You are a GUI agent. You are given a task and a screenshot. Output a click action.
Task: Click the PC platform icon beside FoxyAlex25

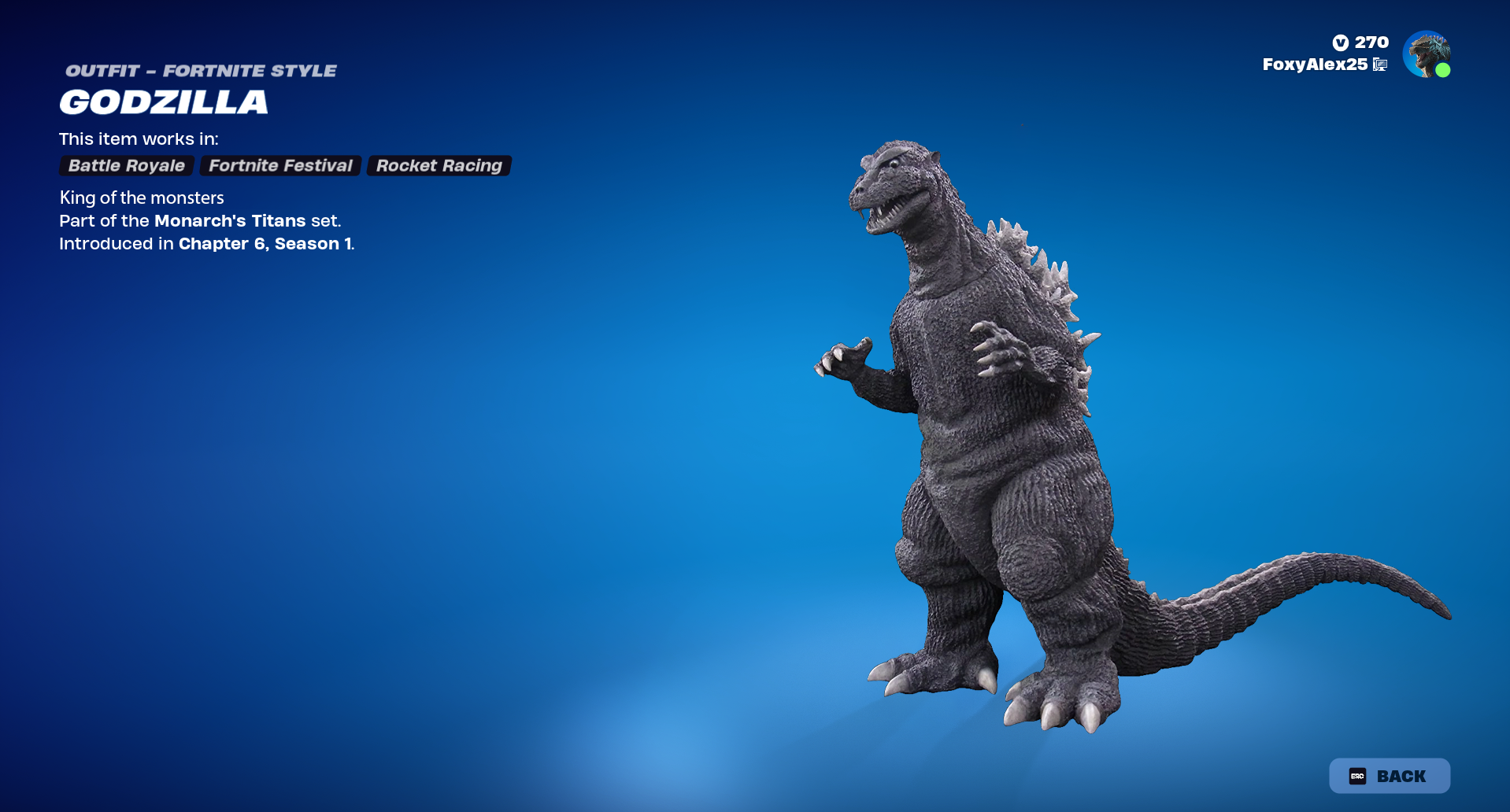click(1379, 65)
